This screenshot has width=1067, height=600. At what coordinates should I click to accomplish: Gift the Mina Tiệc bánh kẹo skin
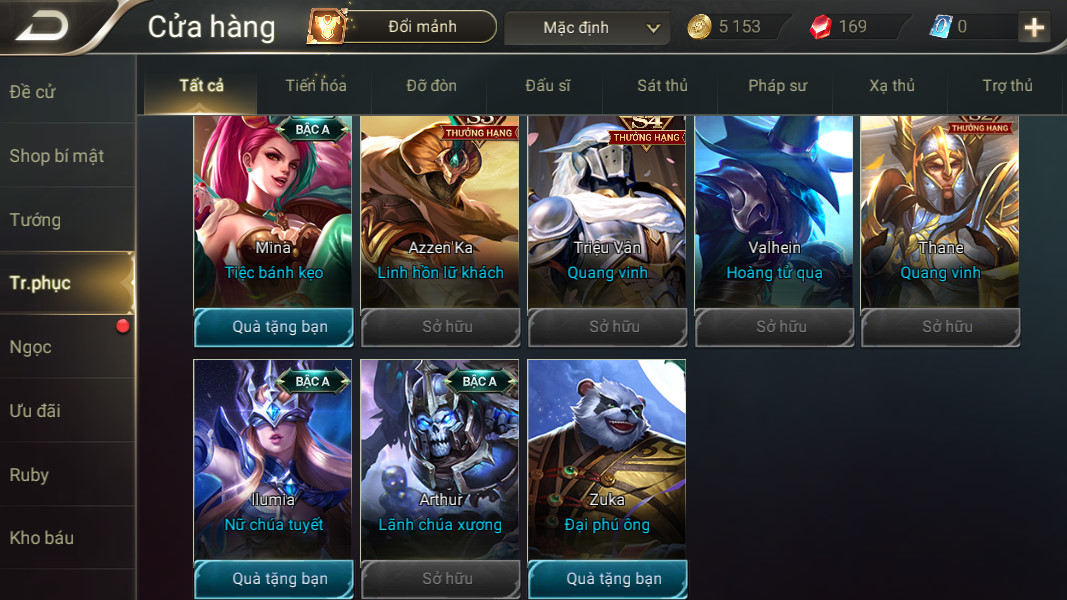[x=273, y=327]
